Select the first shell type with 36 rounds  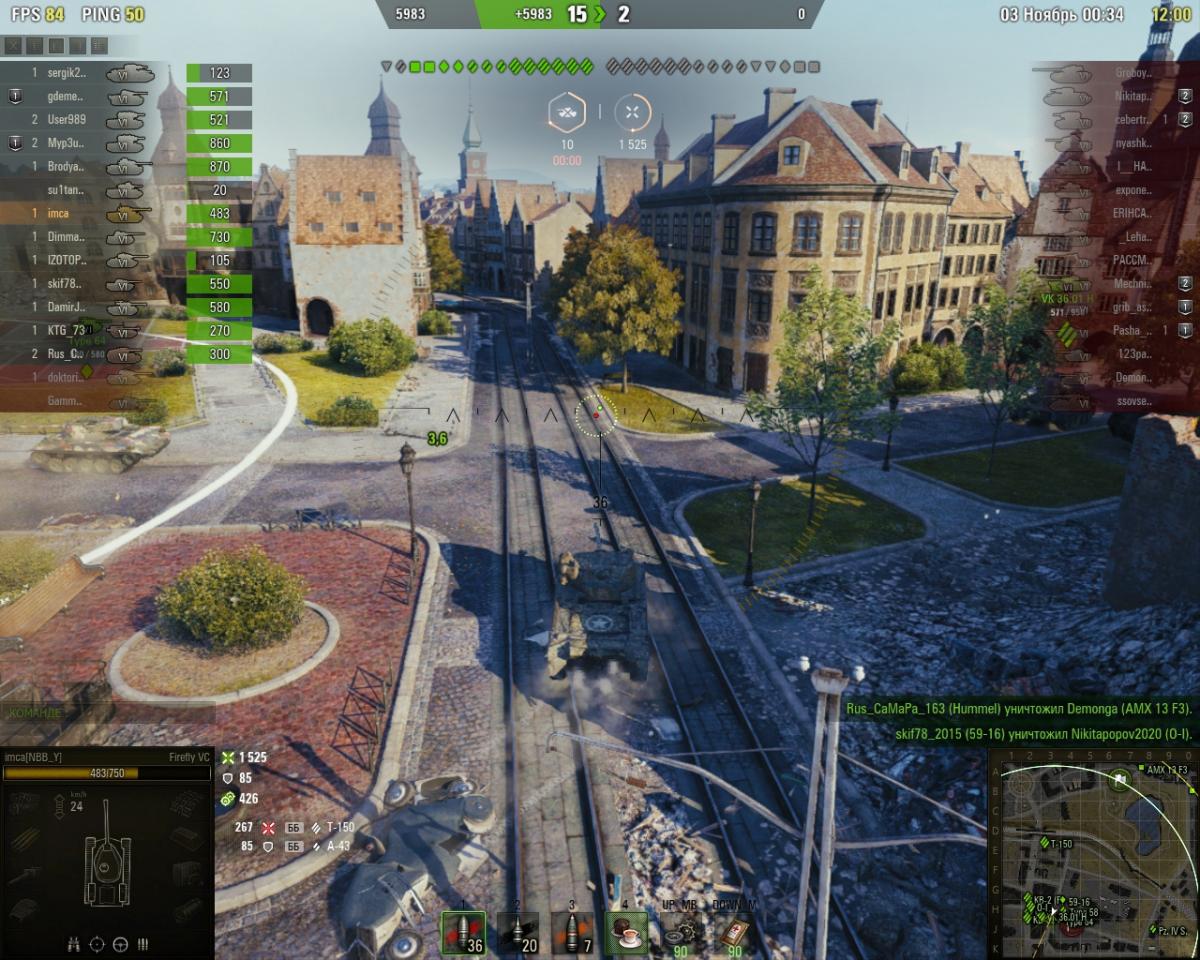tap(463, 932)
